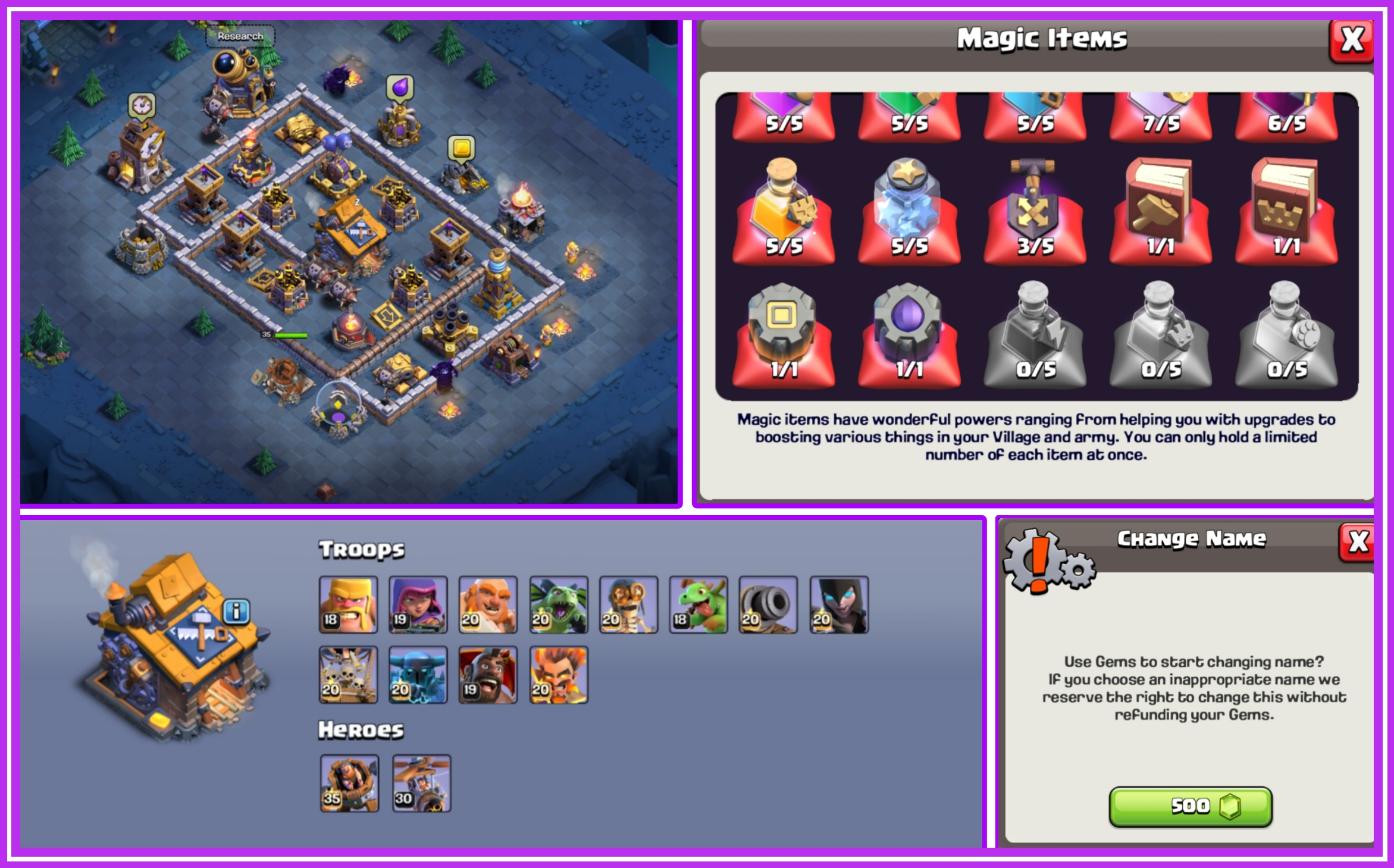Viewport: 1394px width, 868px height.
Task: Select the Cannon Cart troop icon
Action: [x=768, y=606]
